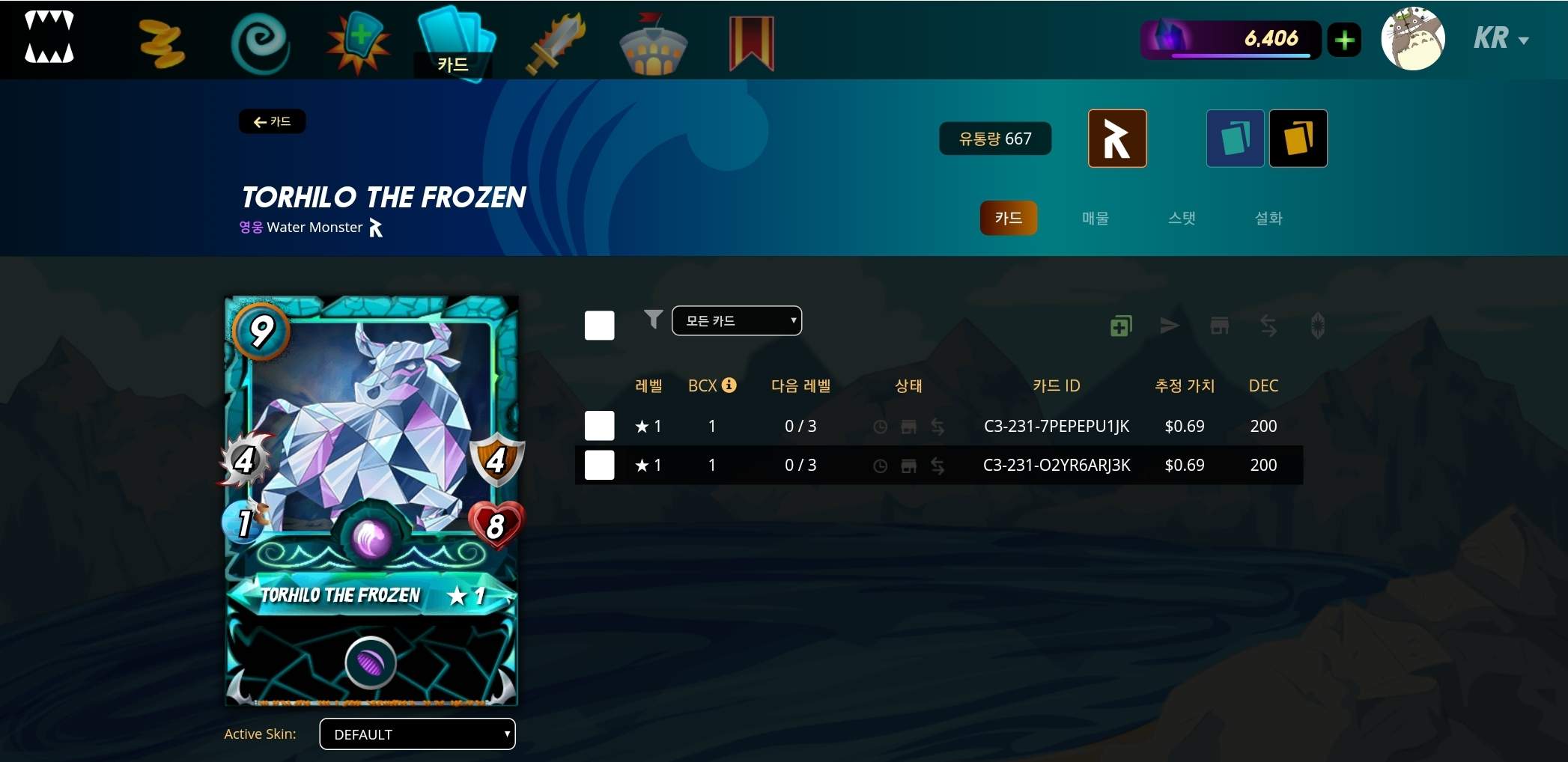The width and height of the screenshot is (1568, 762).
Task: Click the gold coins shop icon
Action: pos(161,41)
